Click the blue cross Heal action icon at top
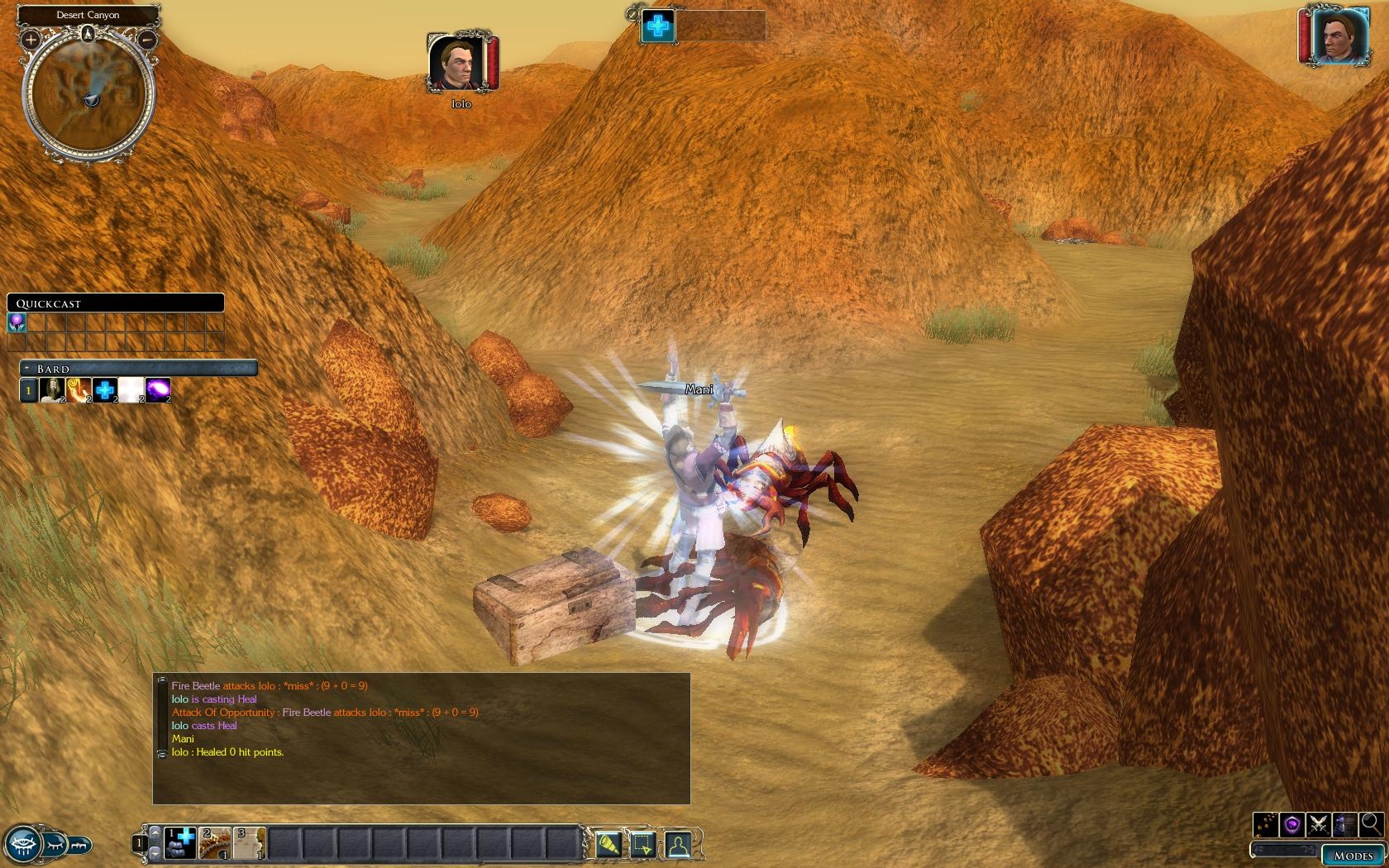This screenshot has height=868, width=1389. coord(658,26)
